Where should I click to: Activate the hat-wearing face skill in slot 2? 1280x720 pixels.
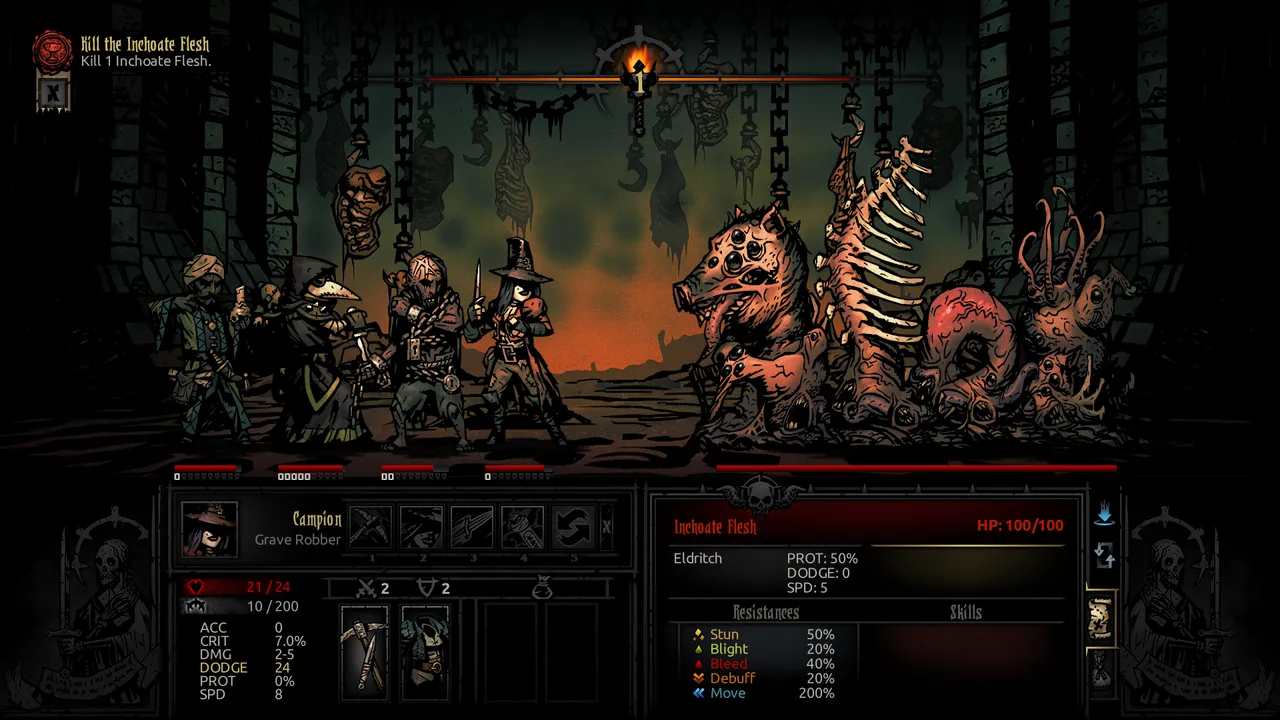click(421, 527)
